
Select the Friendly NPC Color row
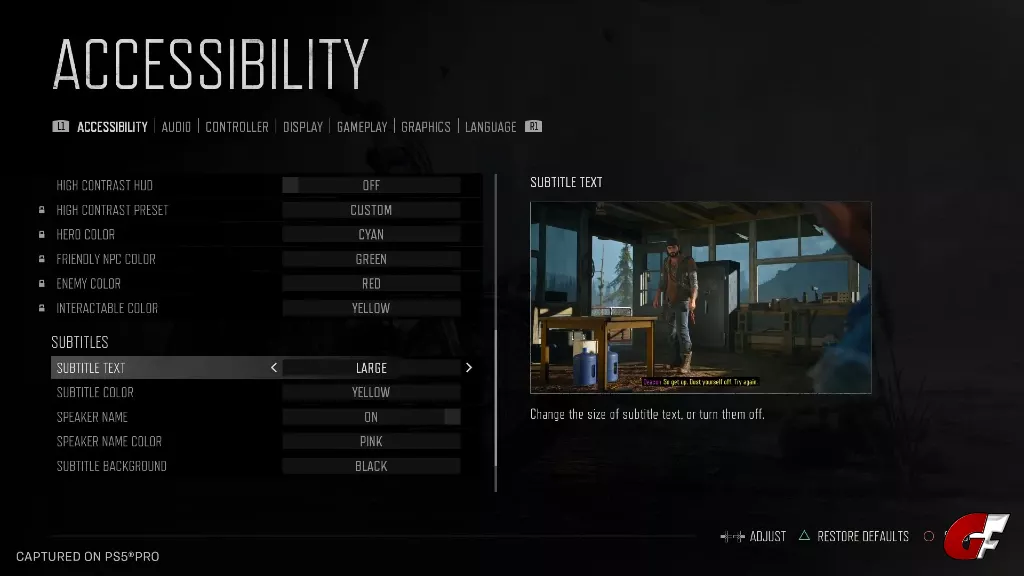coord(371,259)
